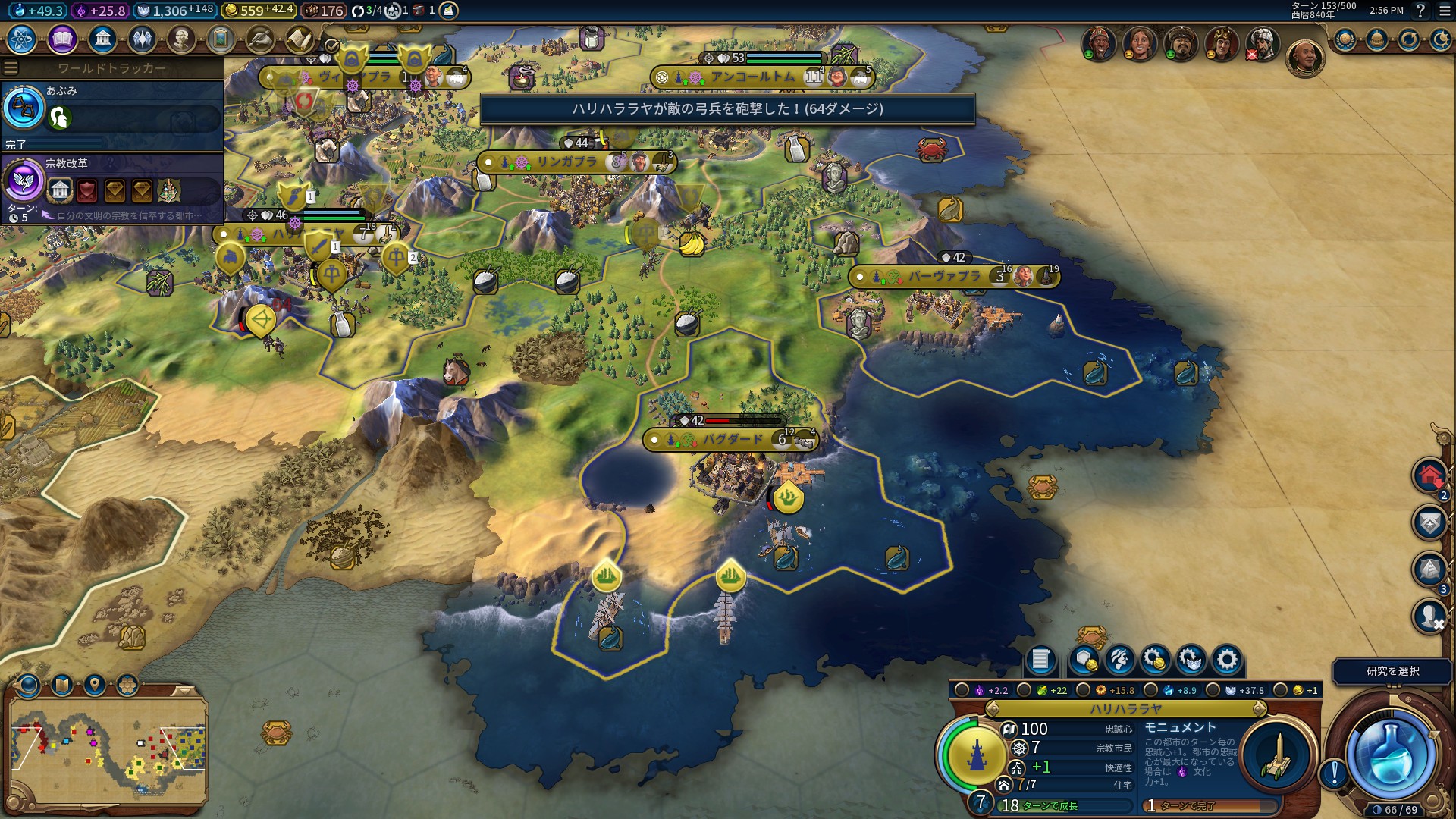Open the change production gear button
This screenshot has height=819, width=1456.
tap(1227, 660)
